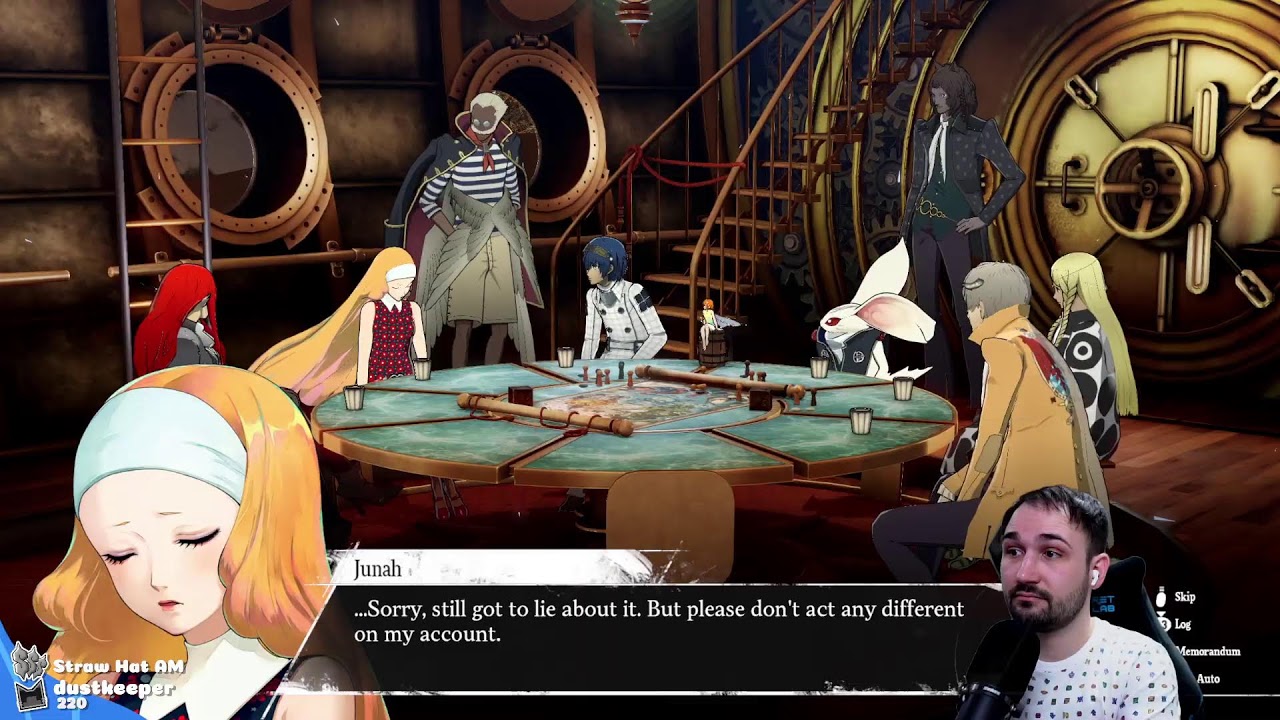Open the Memorandum
The height and width of the screenshot is (720, 1280).
(x=1208, y=651)
